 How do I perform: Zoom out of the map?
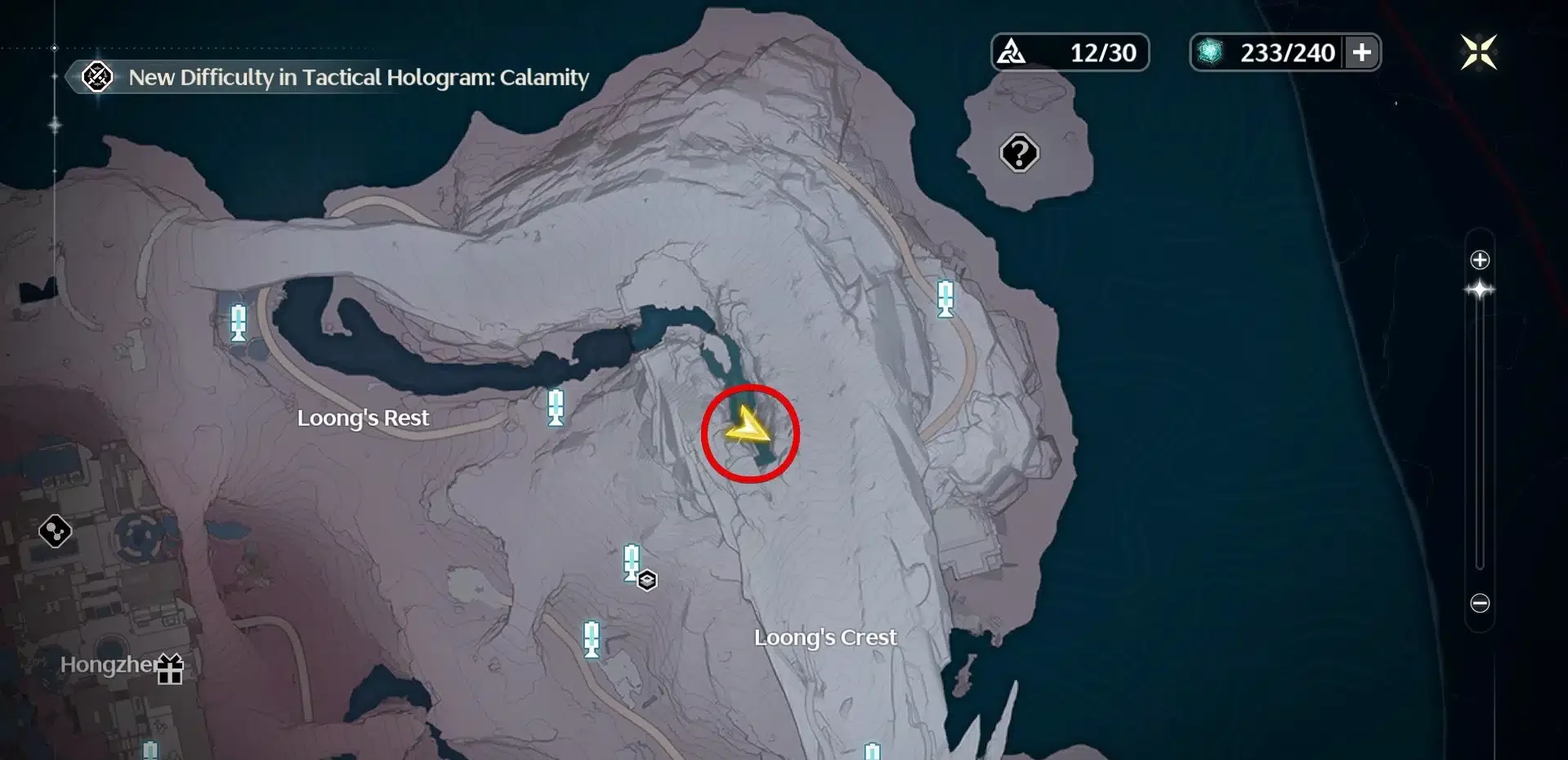(1480, 603)
